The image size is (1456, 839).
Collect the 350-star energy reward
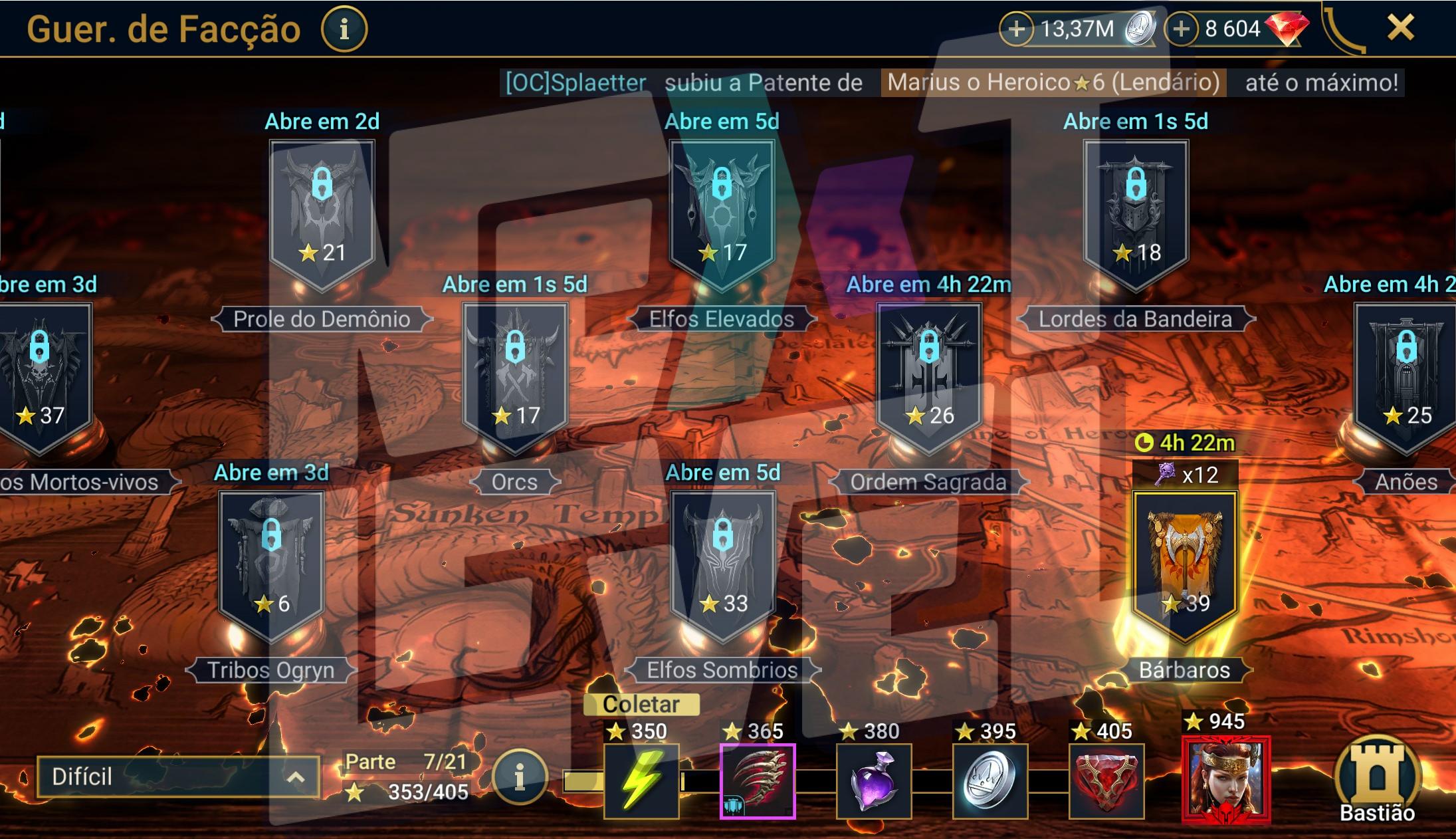tap(641, 781)
